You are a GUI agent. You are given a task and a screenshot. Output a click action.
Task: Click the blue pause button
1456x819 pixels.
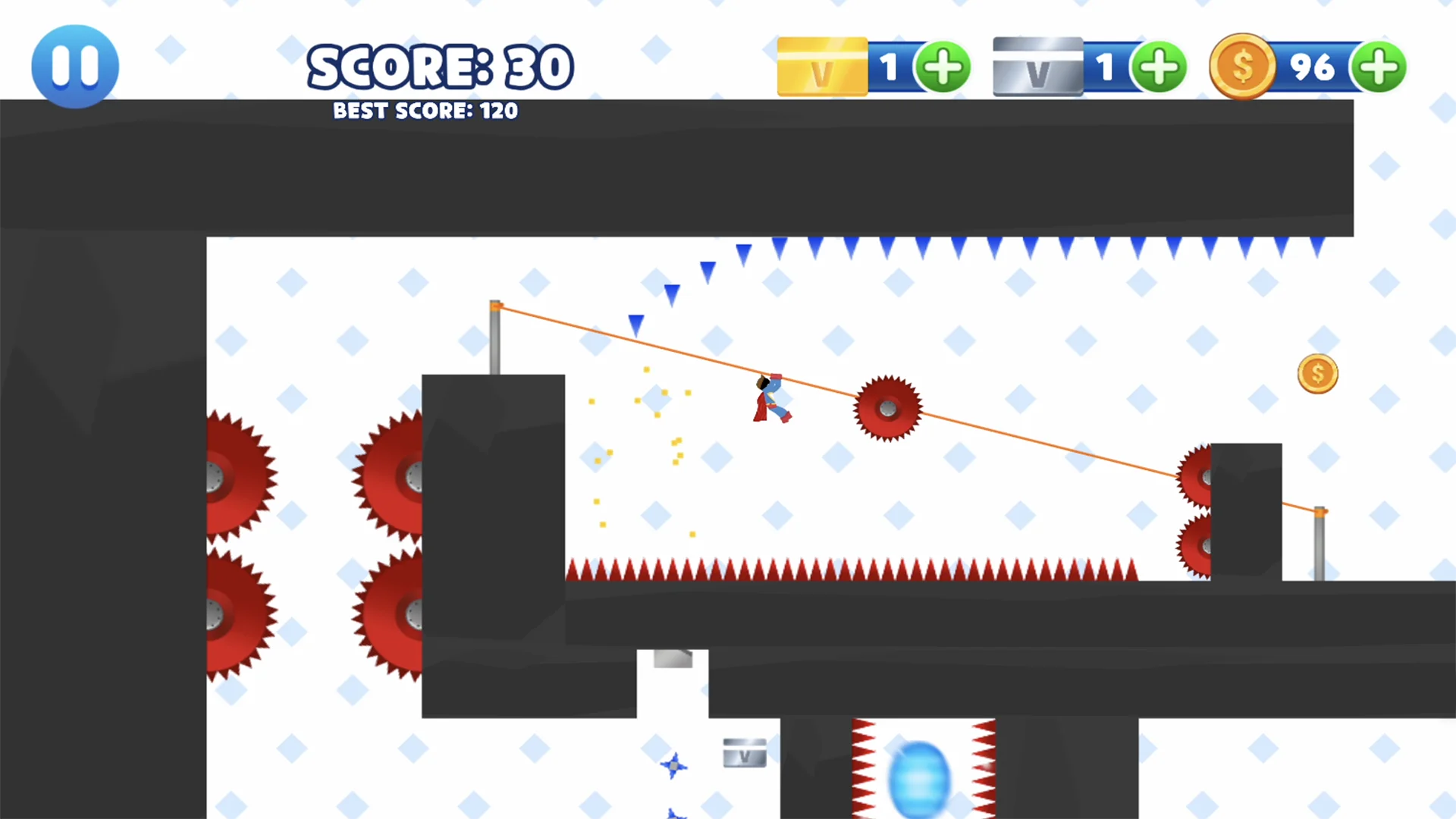[74, 65]
